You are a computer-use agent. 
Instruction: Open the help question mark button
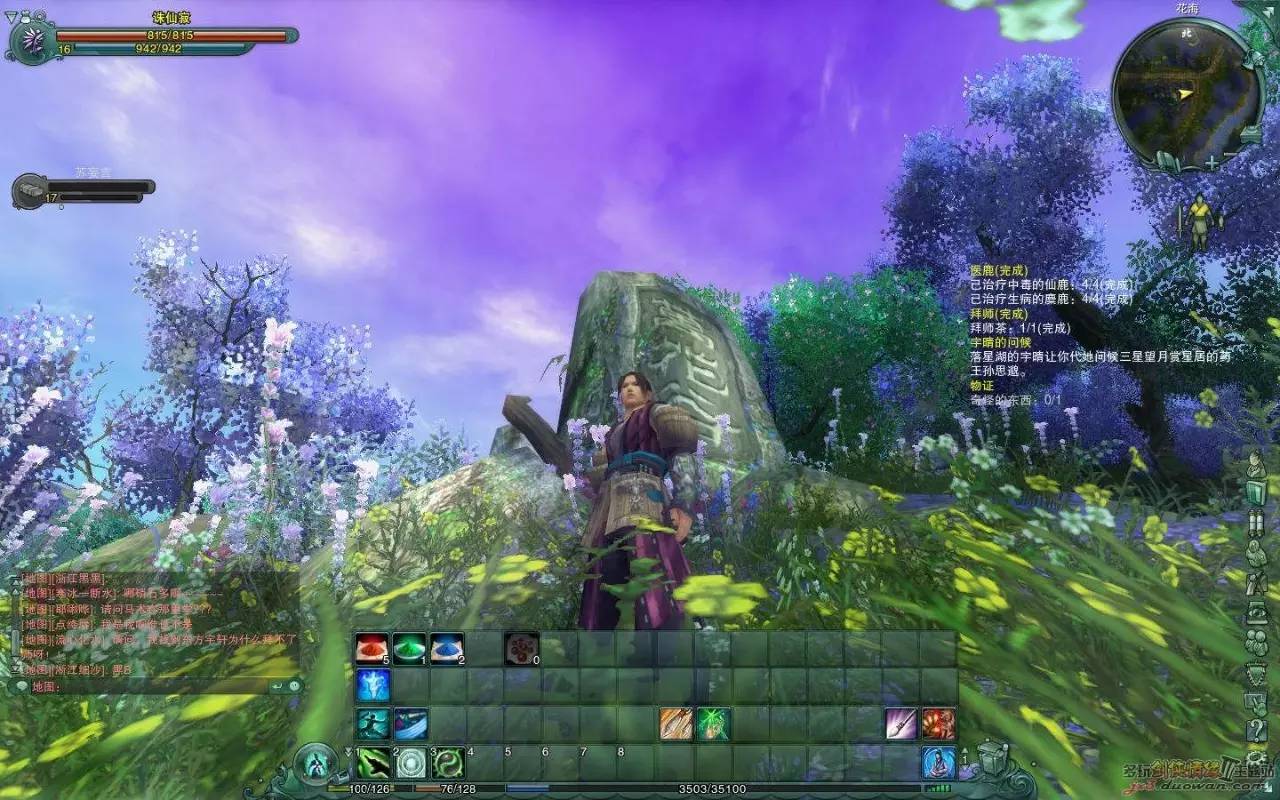click(x=1257, y=729)
